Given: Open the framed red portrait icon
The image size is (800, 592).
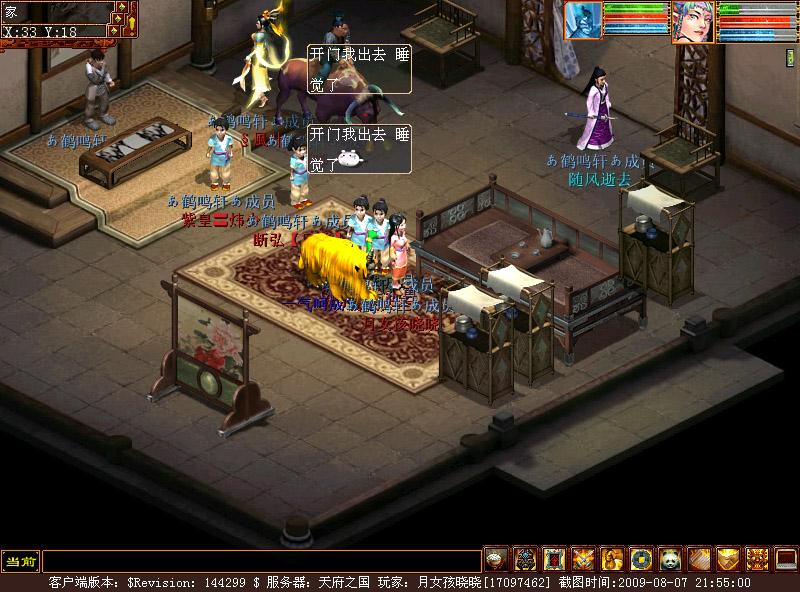Looking at the screenshot, I should click(x=554, y=559).
